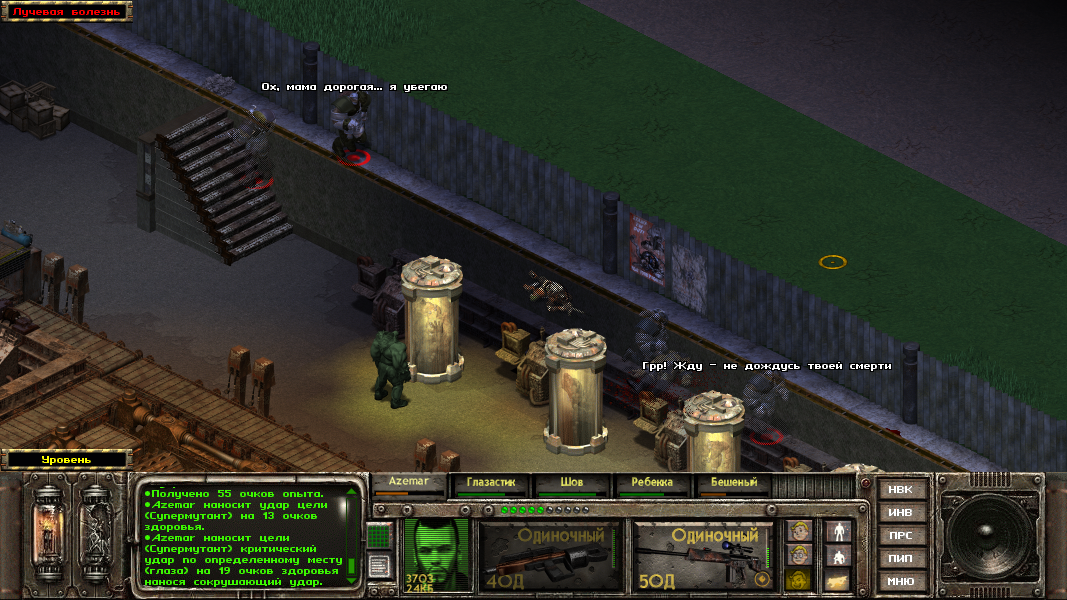1067x600 pixels.
Task: Choose squad member Ребекка
Action: click(x=652, y=483)
